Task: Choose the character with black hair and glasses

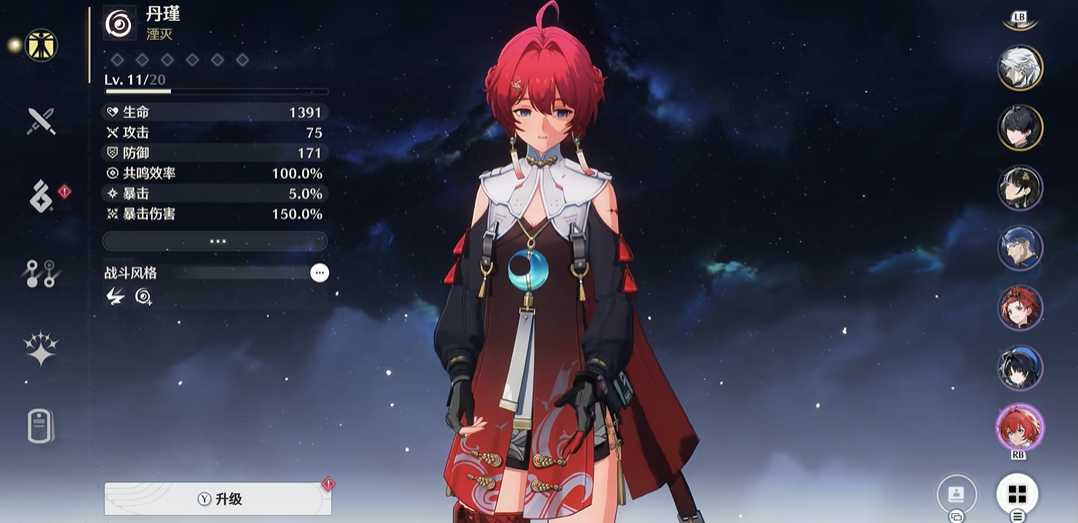Action: (x=1020, y=188)
